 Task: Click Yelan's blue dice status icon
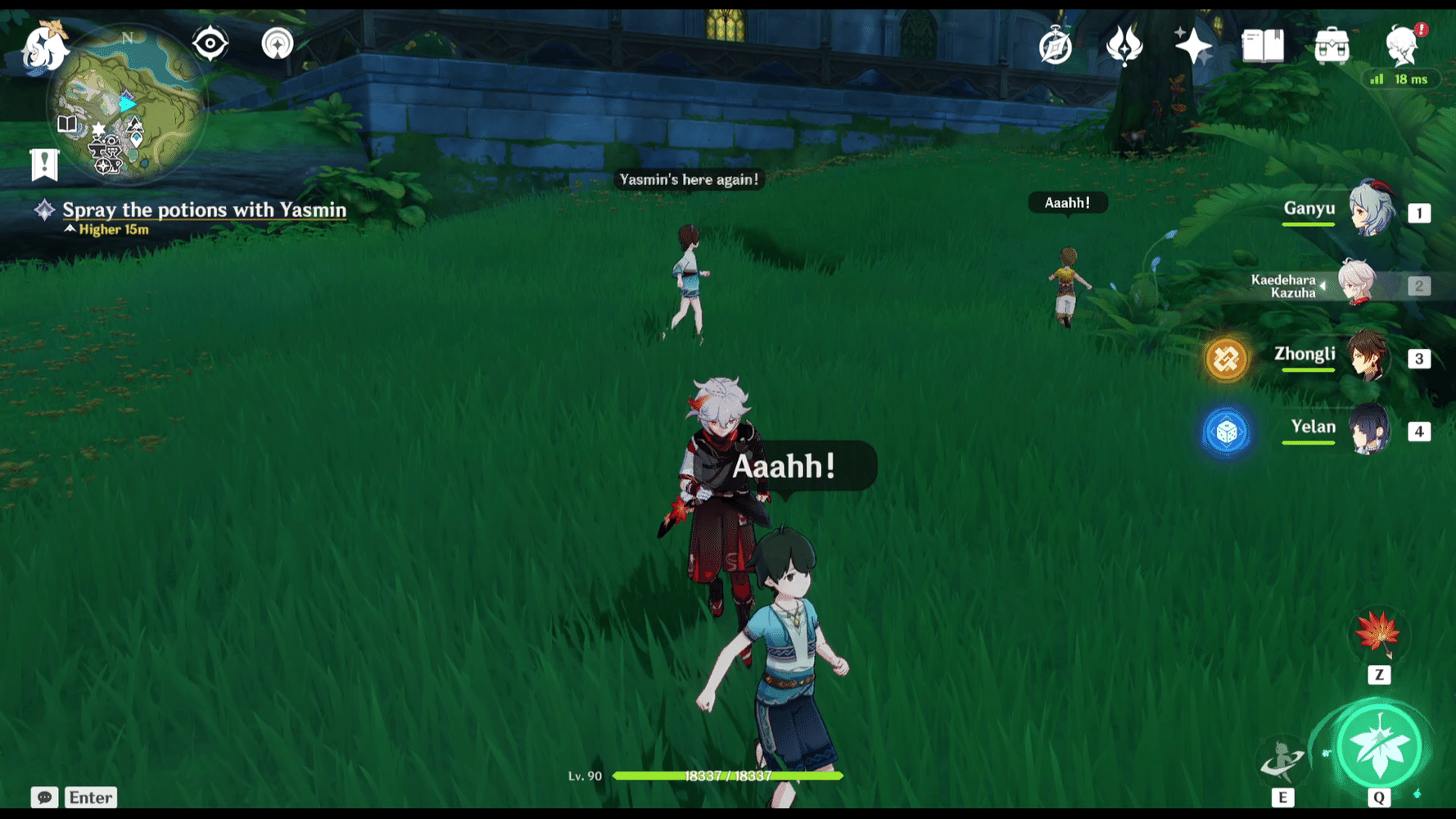point(1227,431)
